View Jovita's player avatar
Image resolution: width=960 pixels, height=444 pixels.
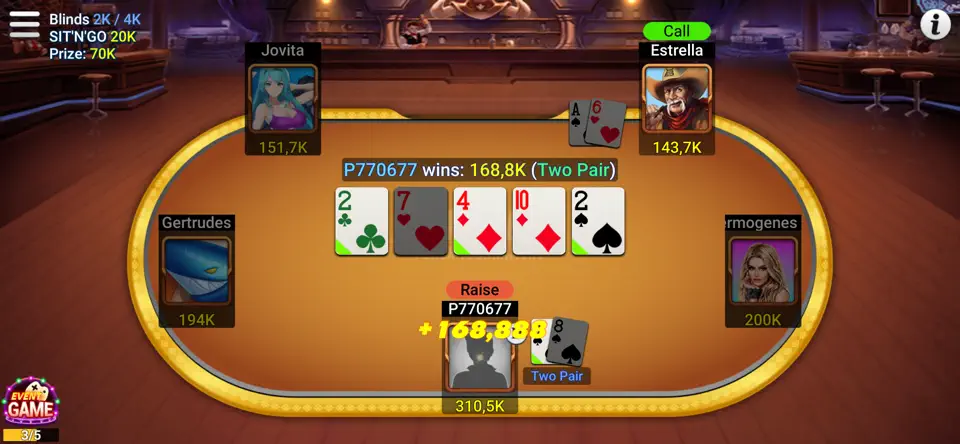click(283, 98)
